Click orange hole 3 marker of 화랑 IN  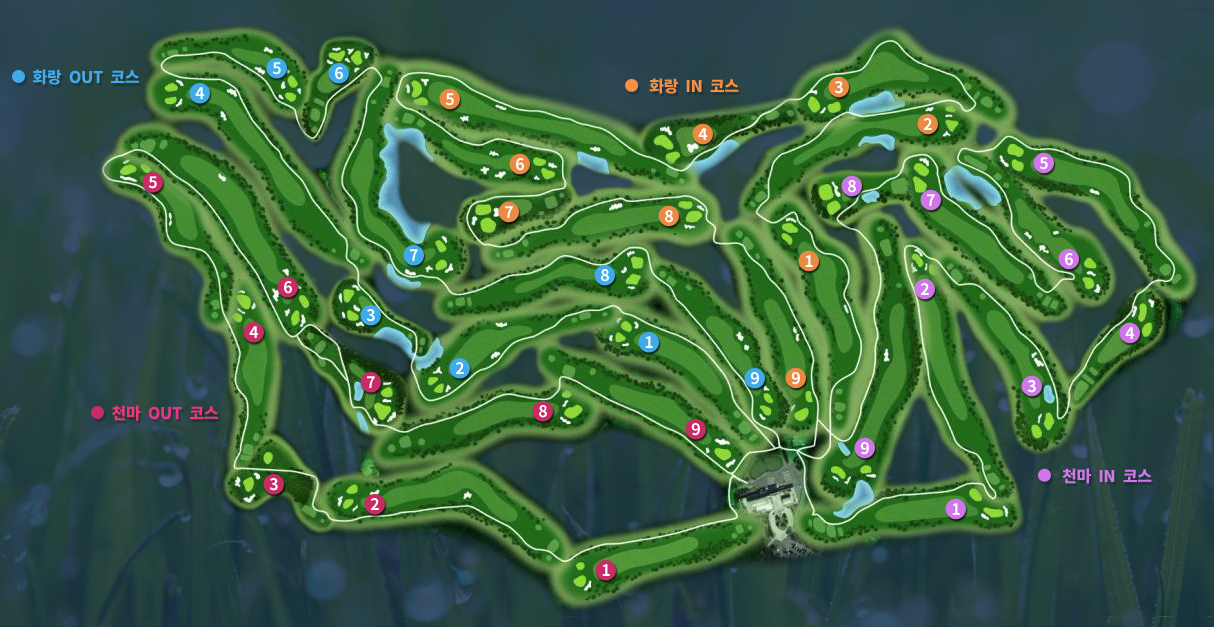839,87
